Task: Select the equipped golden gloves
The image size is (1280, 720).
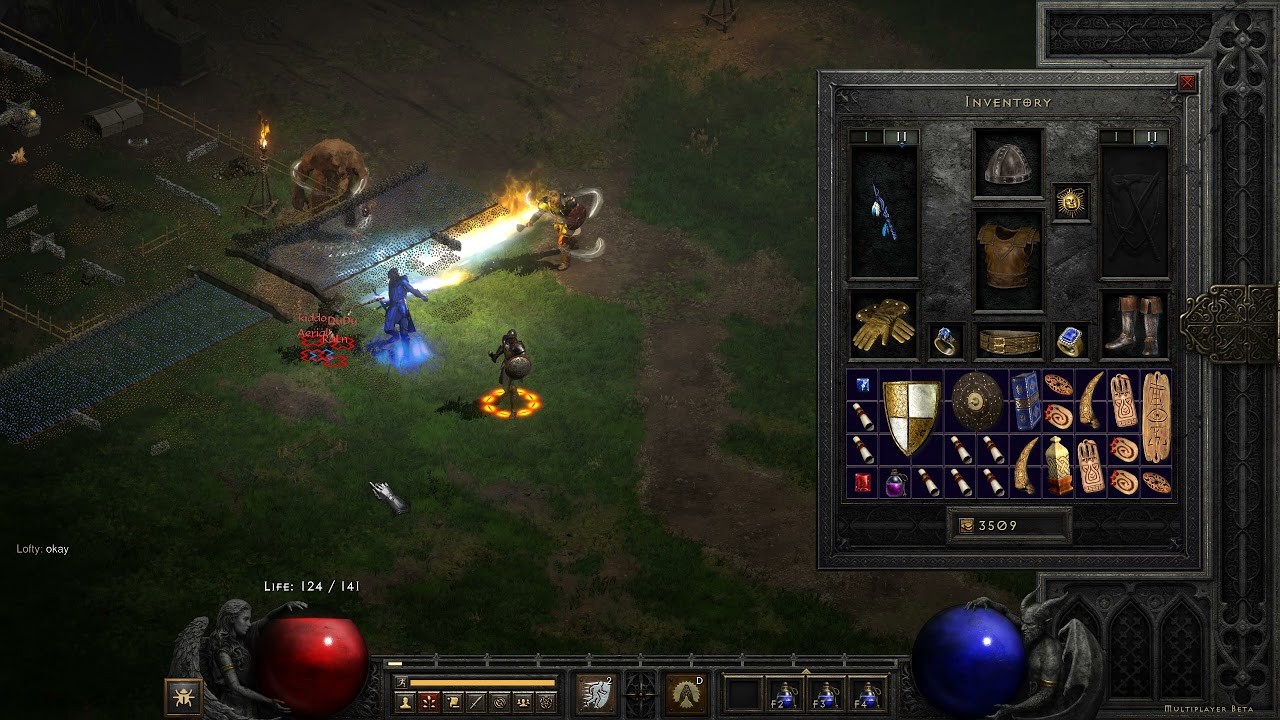Action: pos(883,325)
